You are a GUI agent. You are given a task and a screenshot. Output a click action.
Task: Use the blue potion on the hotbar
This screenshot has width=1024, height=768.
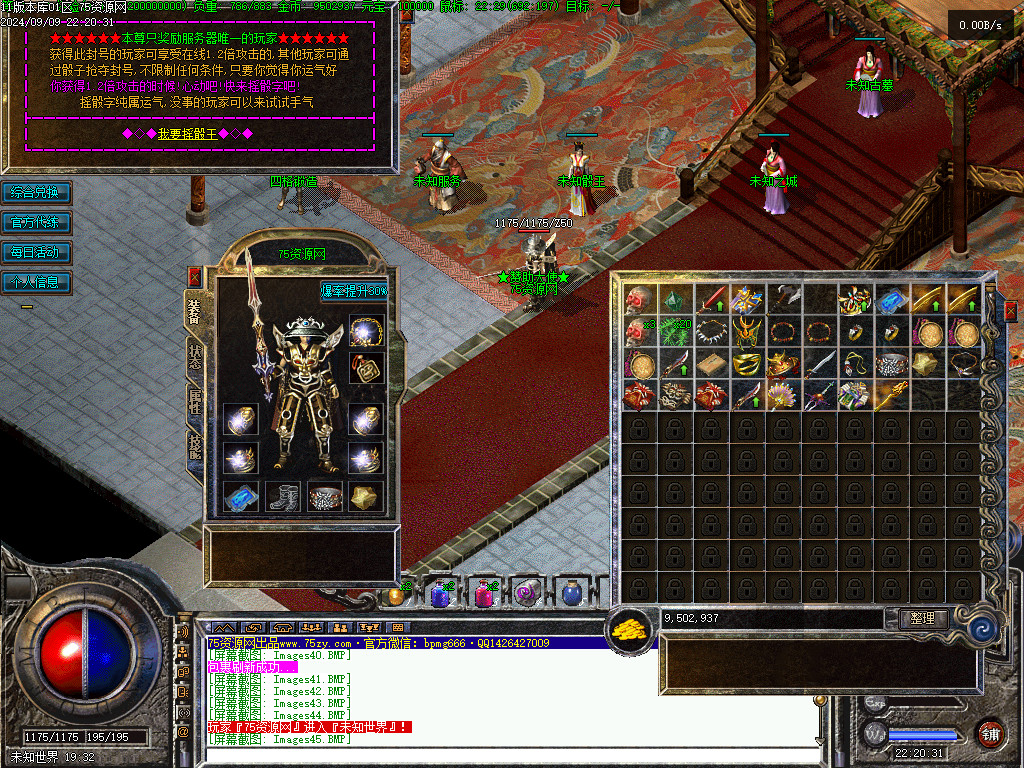pyautogui.click(x=439, y=594)
